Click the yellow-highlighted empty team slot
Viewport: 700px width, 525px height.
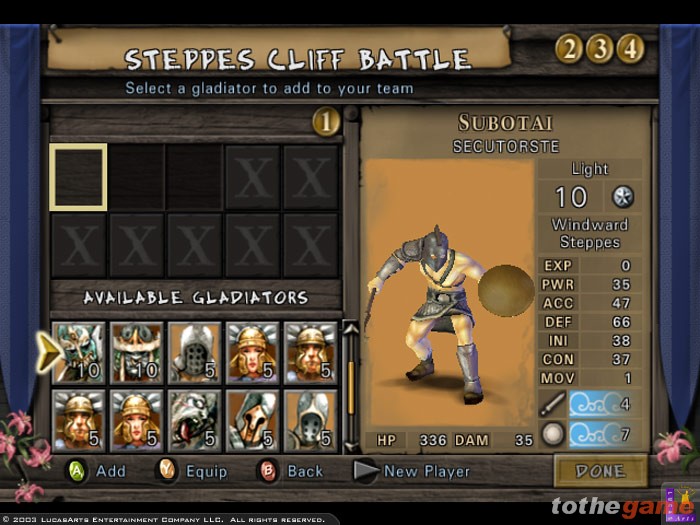(x=78, y=177)
